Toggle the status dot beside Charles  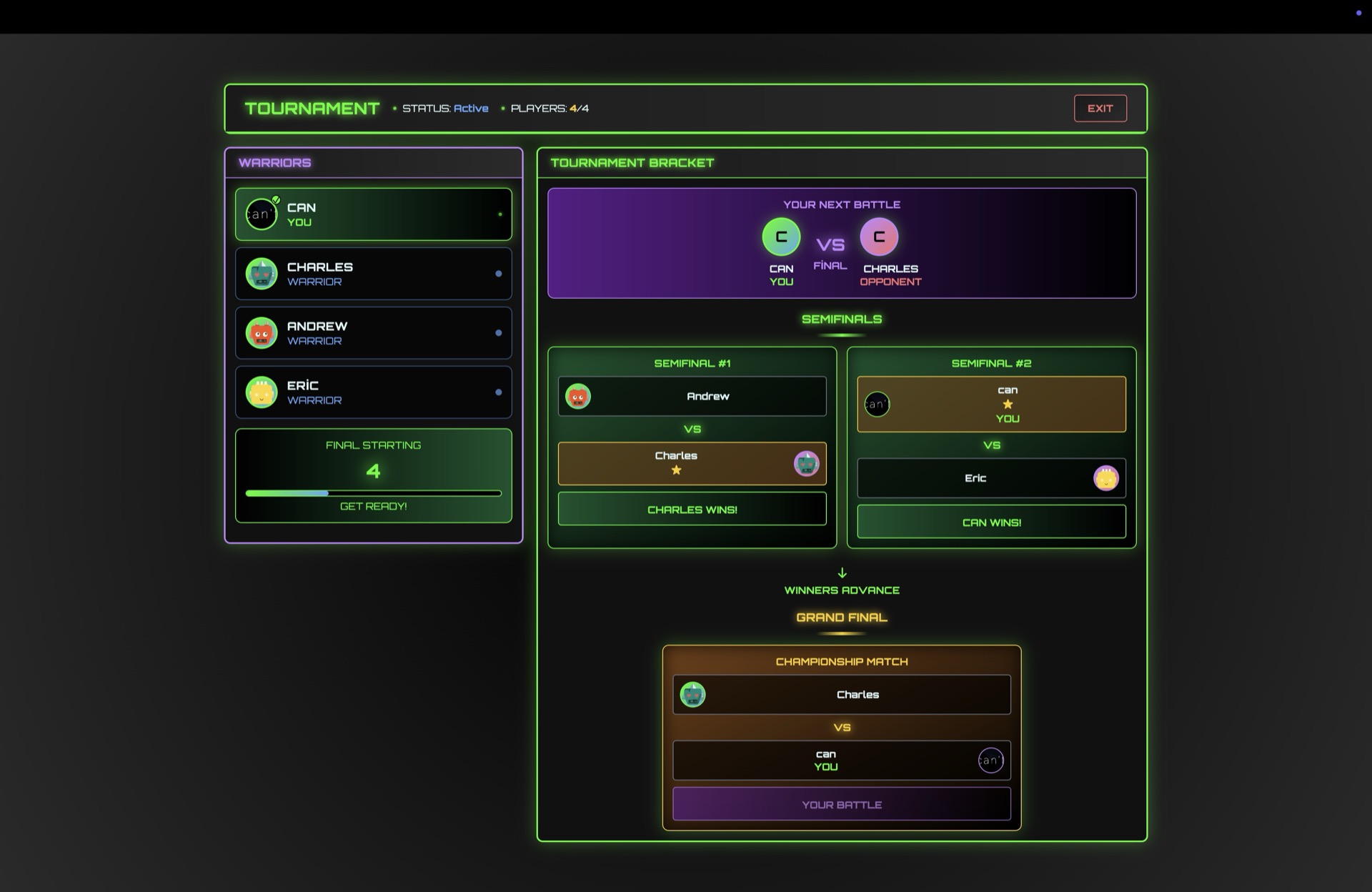click(x=499, y=273)
